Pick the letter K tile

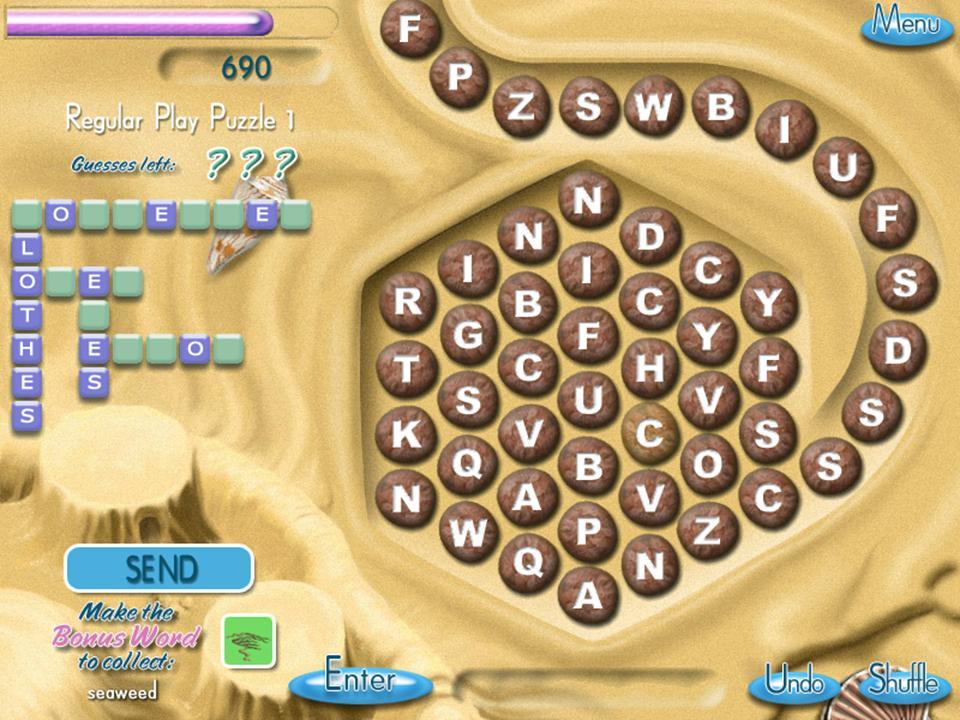[407, 435]
